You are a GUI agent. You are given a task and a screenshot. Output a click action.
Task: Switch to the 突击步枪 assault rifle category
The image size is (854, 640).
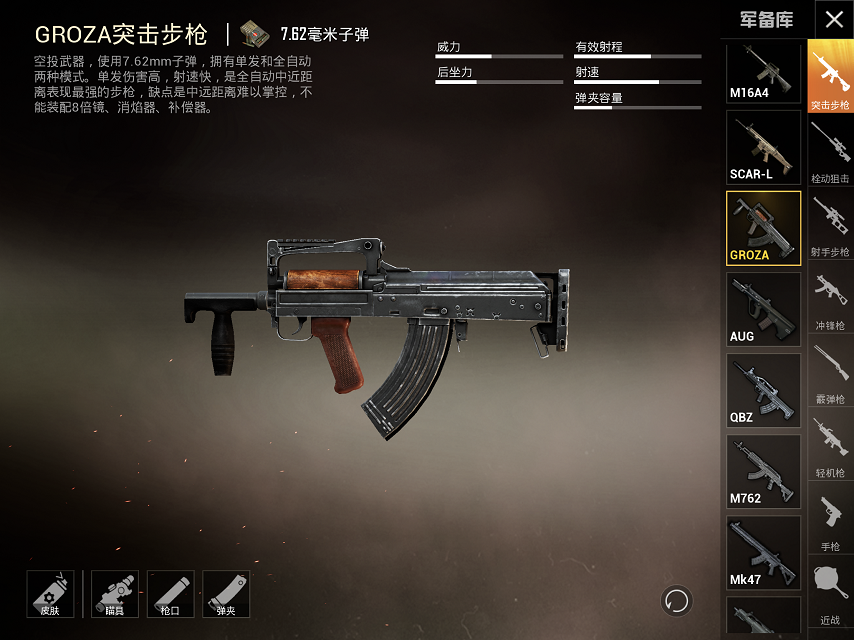click(x=830, y=78)
